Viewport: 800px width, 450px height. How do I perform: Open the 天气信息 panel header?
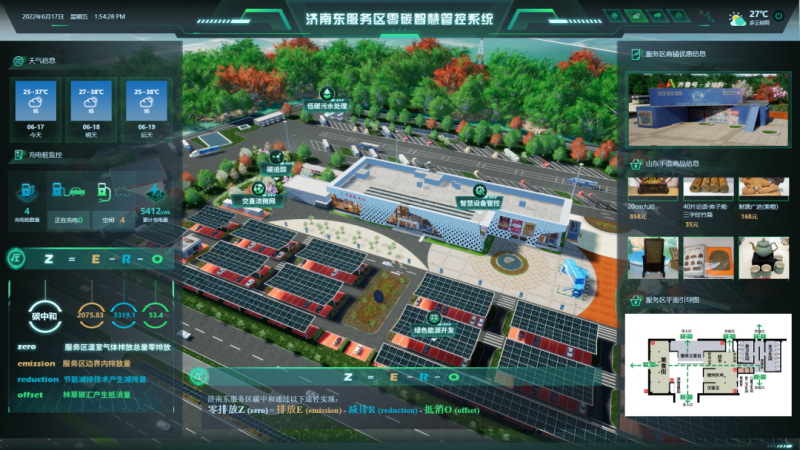(x=40, y=61)
